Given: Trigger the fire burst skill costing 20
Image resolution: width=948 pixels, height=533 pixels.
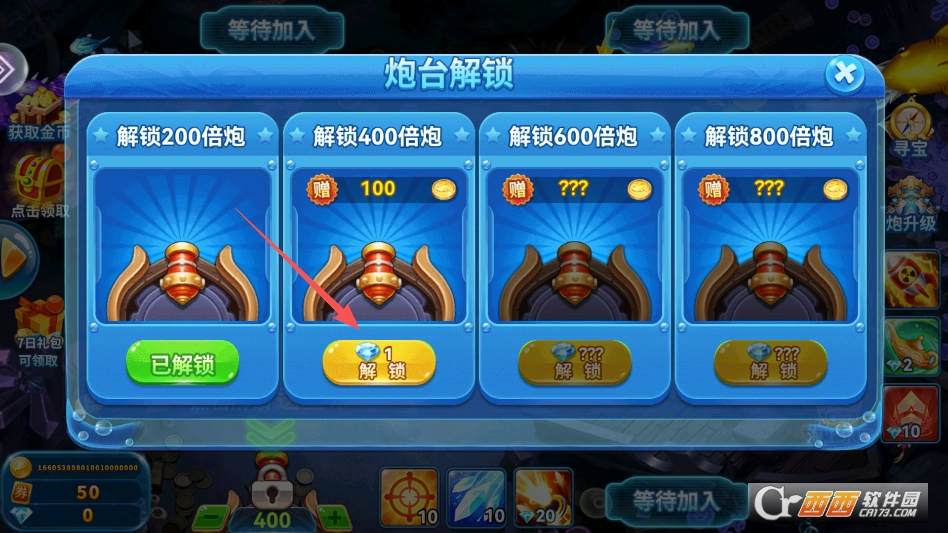Looking at the screenshot, I should 543,497.
